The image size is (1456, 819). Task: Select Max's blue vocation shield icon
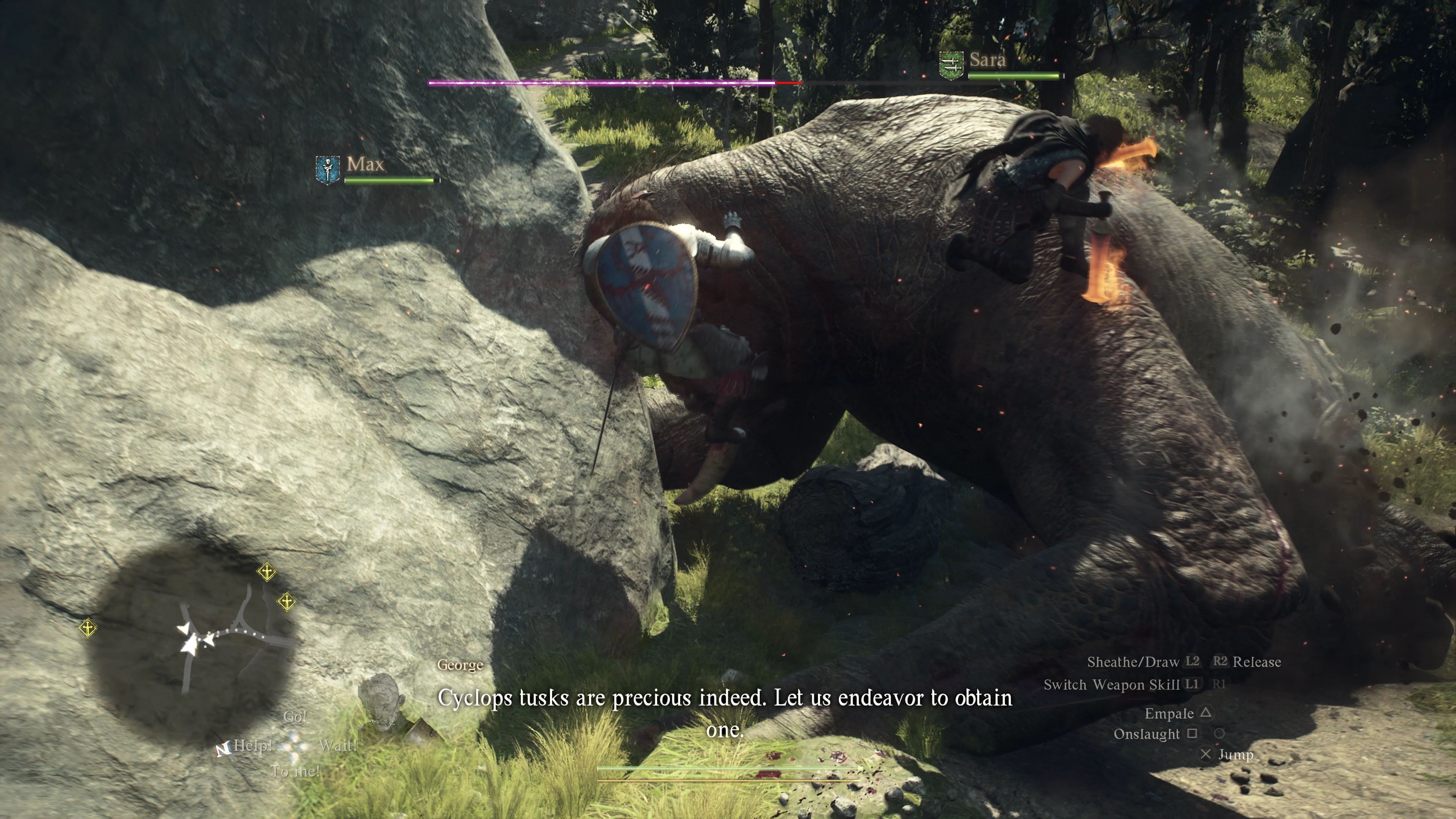[327, 169]
